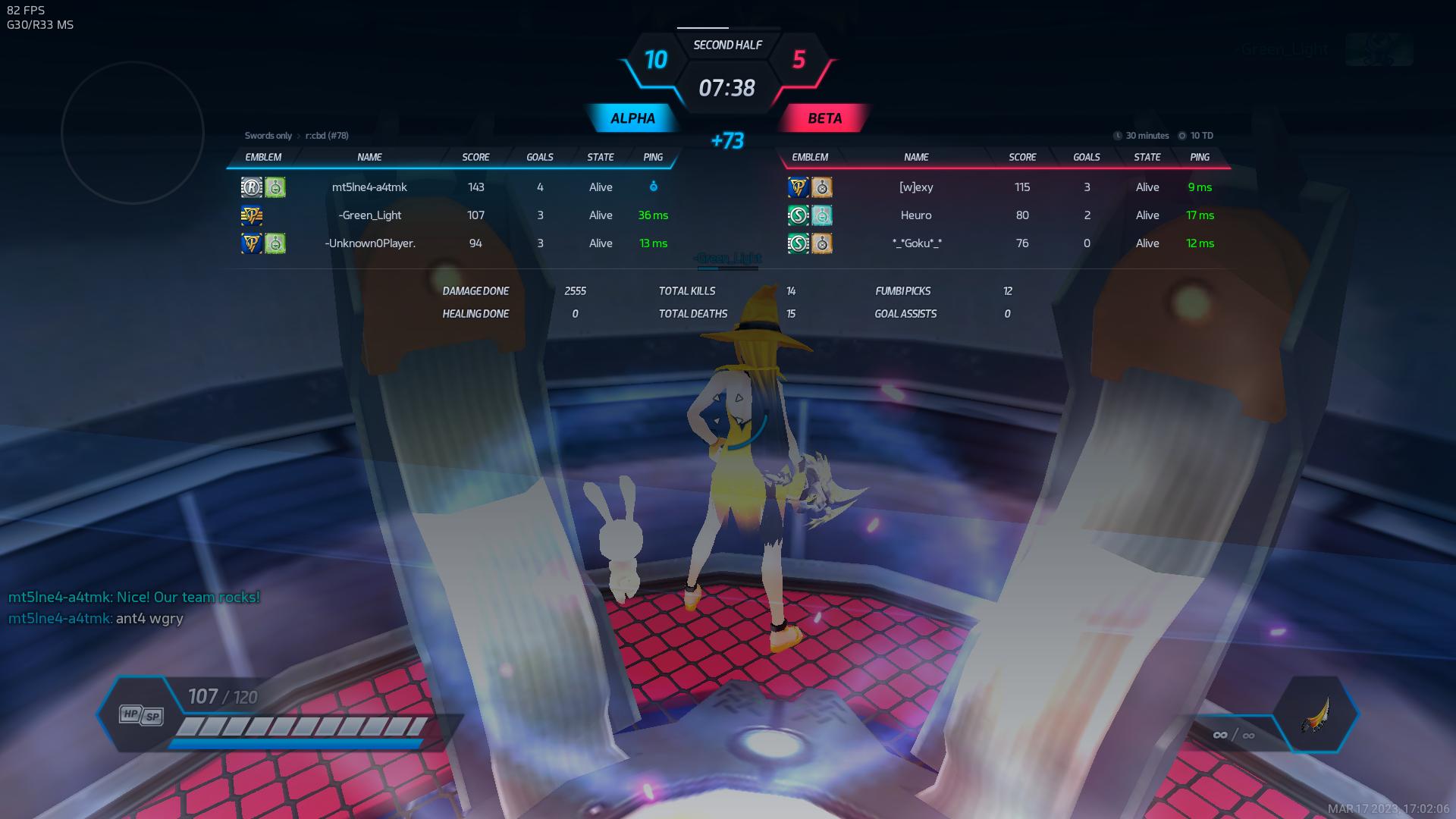
Task: Click the -Unknown0Player. scoreboard row
Action: (x=369, y=243)
